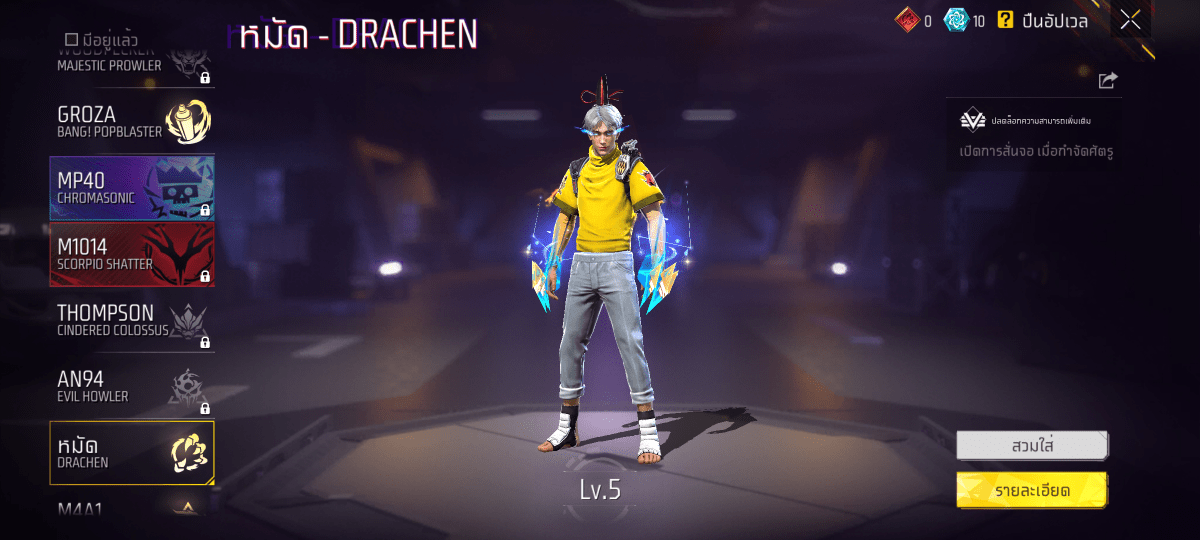Toggle the "มีอยู่แล้ว" owned-only checkbox
This screenshot has width=1200, height=540.
coord(71,39)
